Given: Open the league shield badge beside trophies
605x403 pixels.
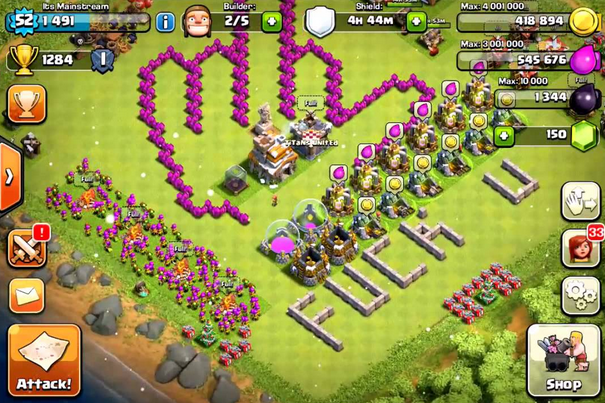Looking at the screenshot, I should coord(101,60).
